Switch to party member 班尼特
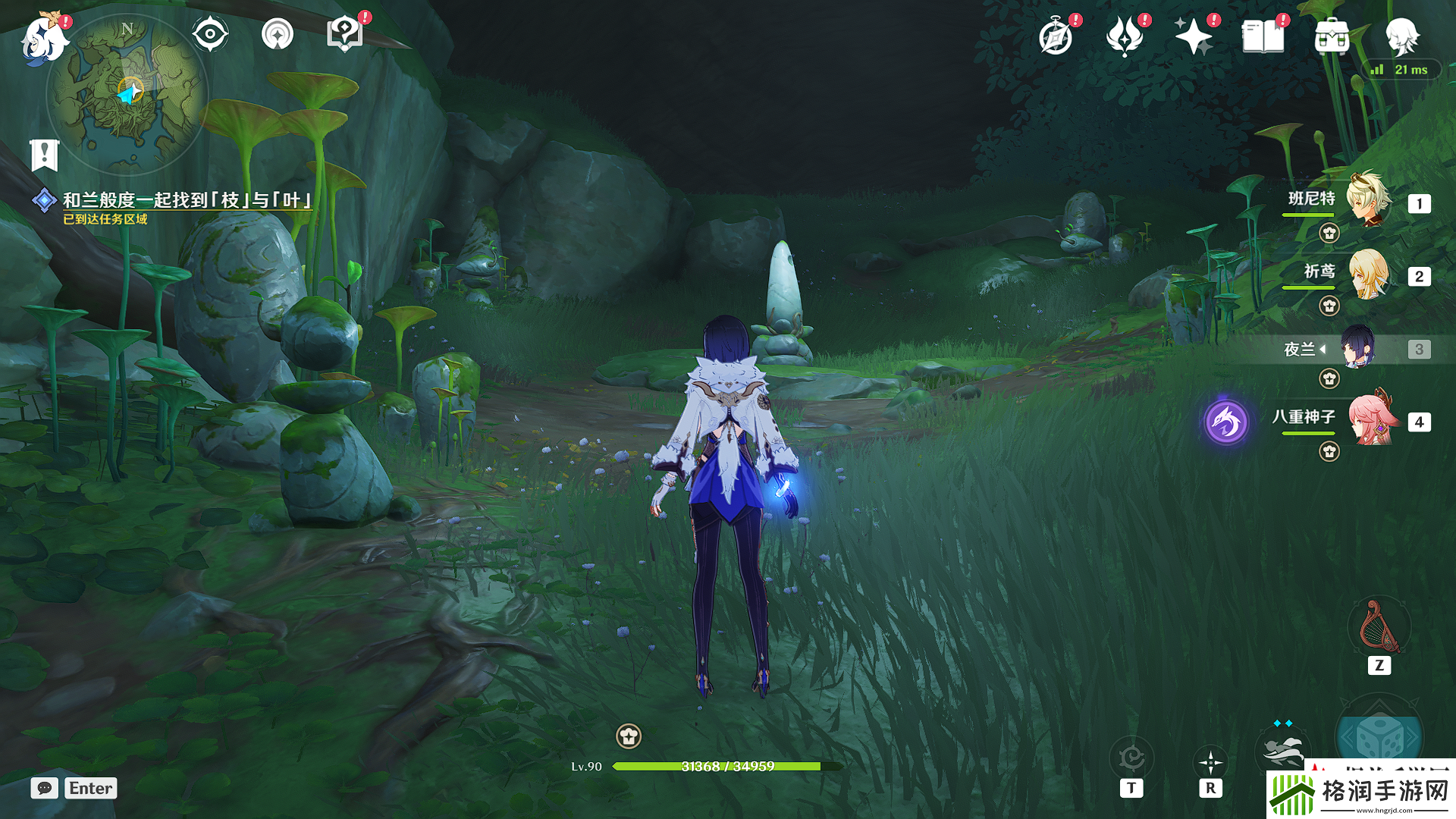Viewport: 1456px width, 819px height. 1369,201
